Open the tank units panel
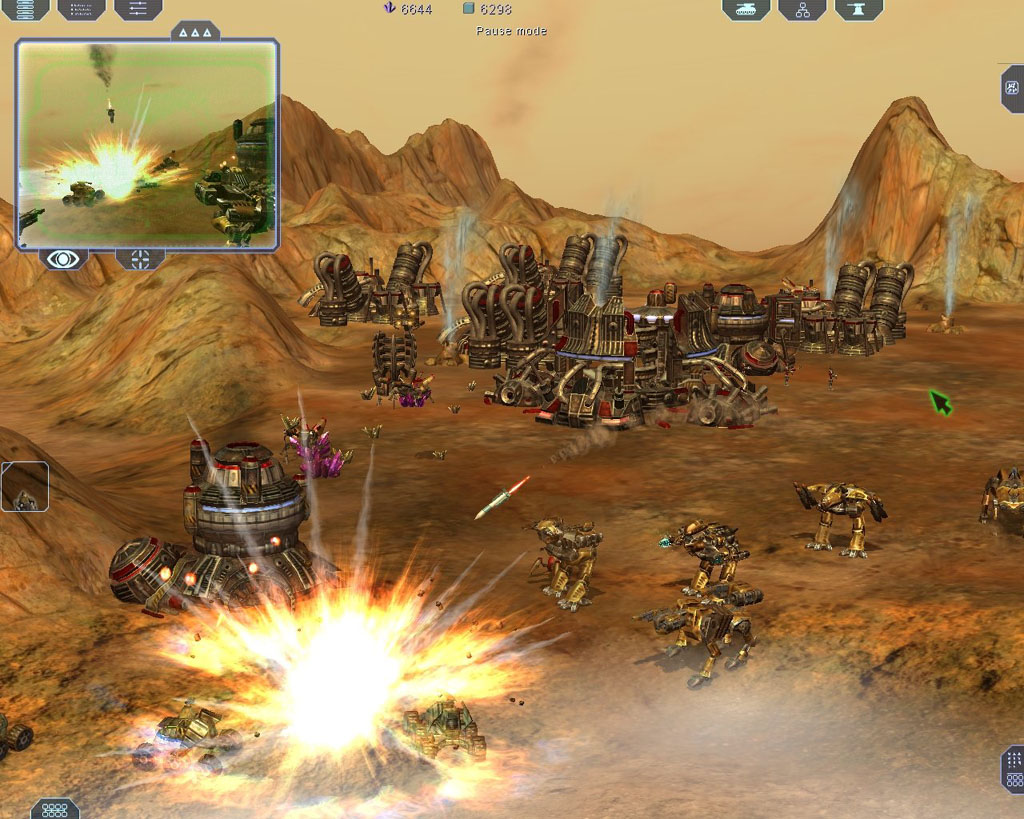 pyautogui.click(x=746, y=9)
